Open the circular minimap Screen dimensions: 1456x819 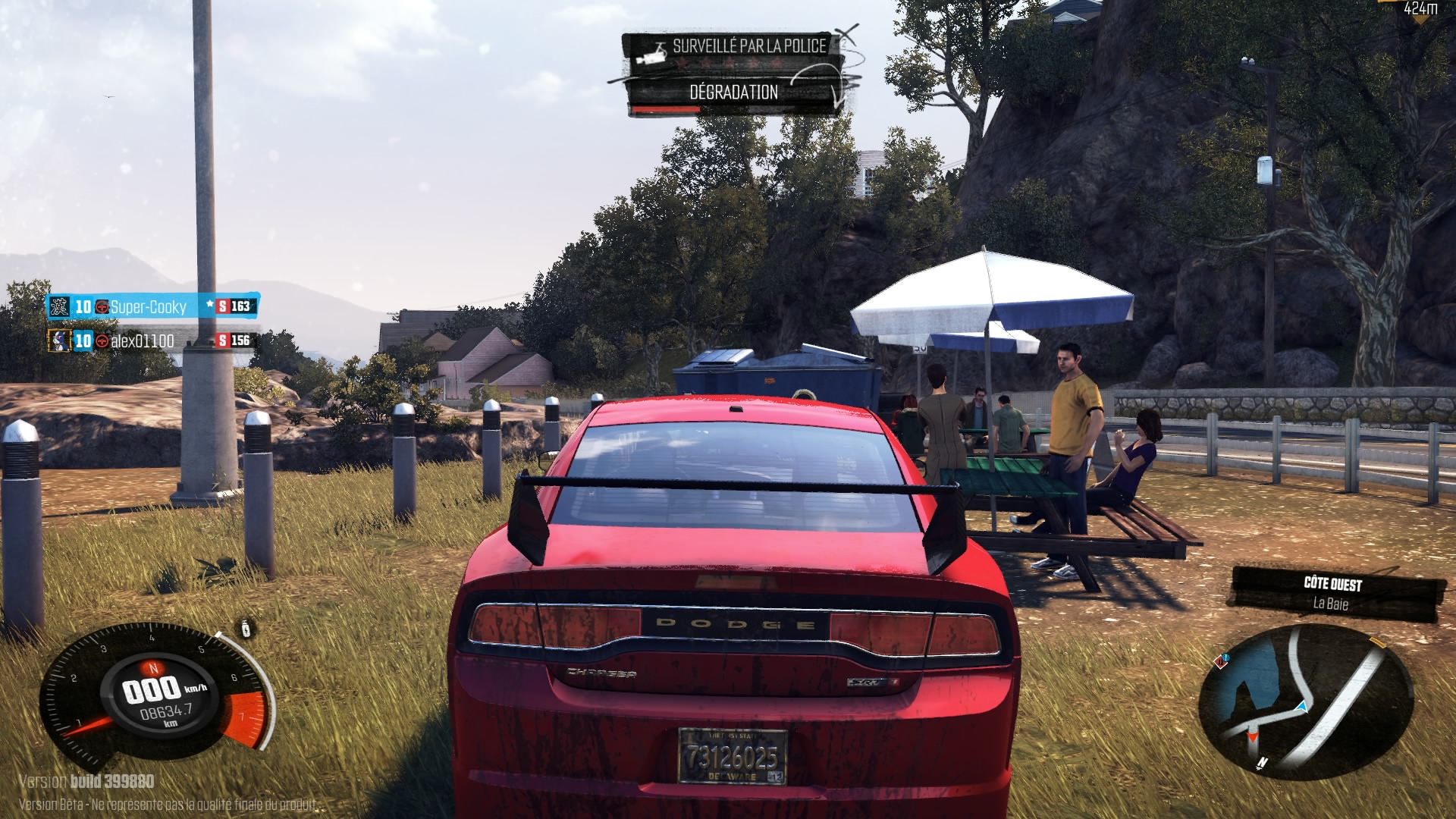[x=1305, y=698]
